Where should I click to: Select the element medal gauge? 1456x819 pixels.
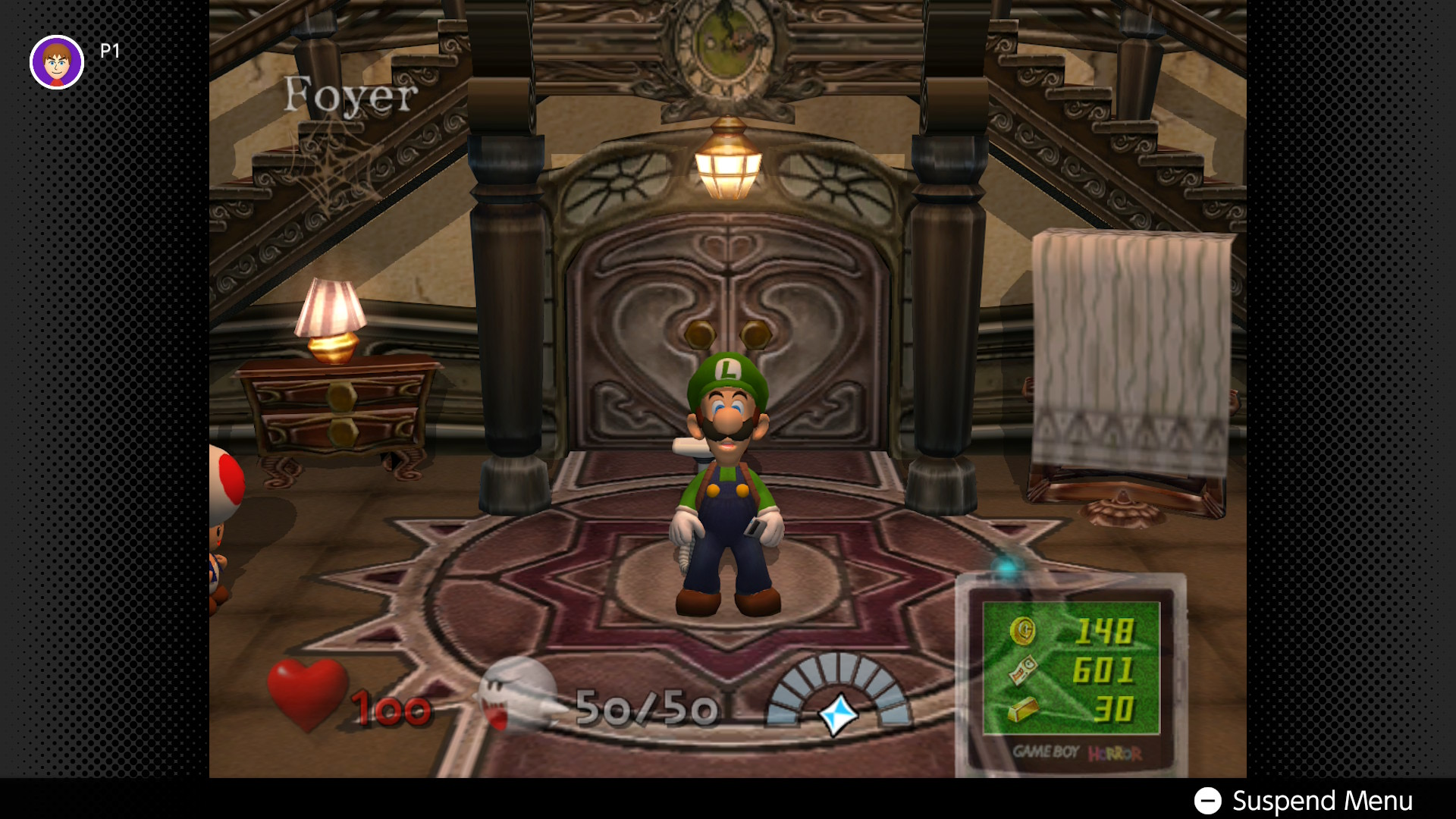(838, 694)
